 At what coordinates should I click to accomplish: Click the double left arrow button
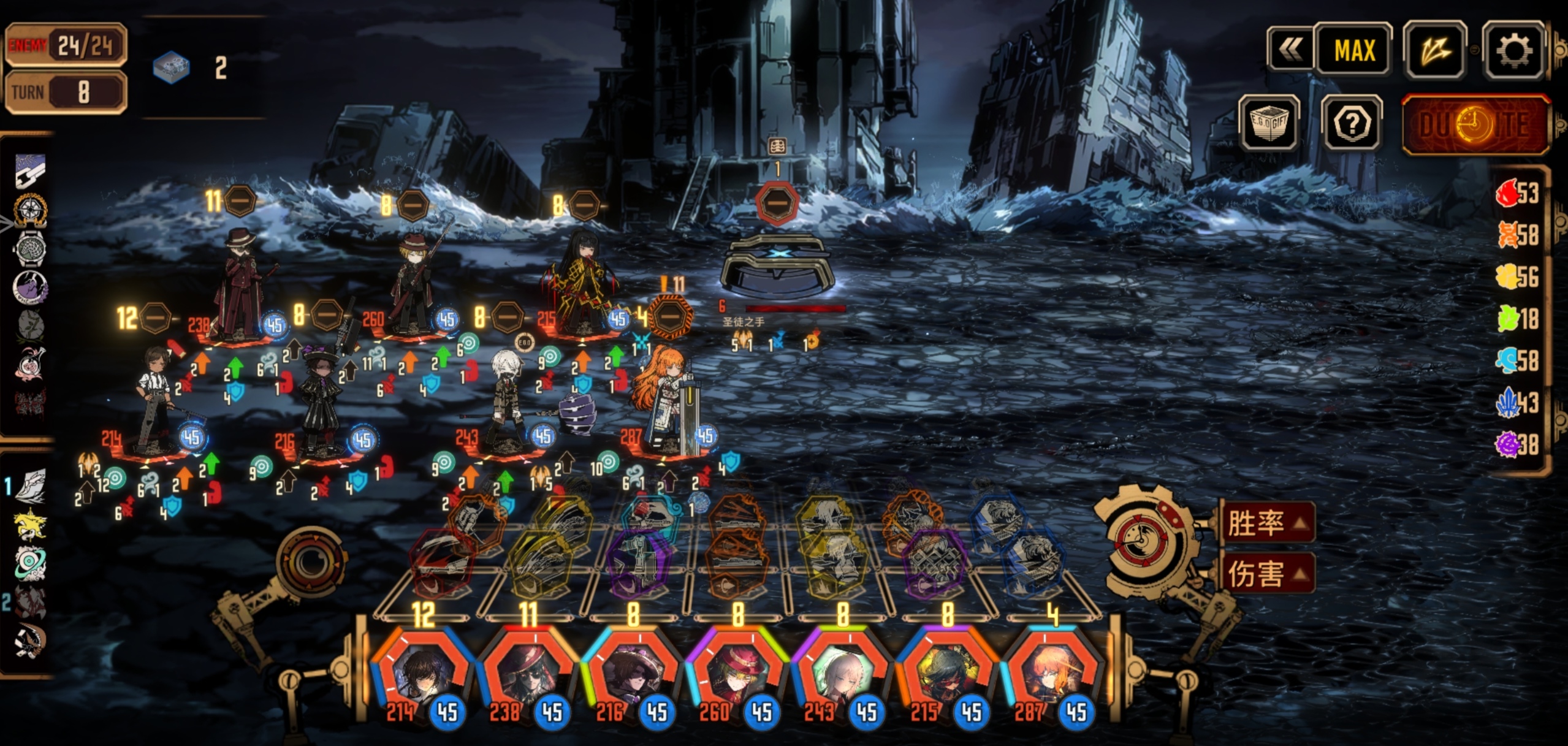(x=1291, y=50)
